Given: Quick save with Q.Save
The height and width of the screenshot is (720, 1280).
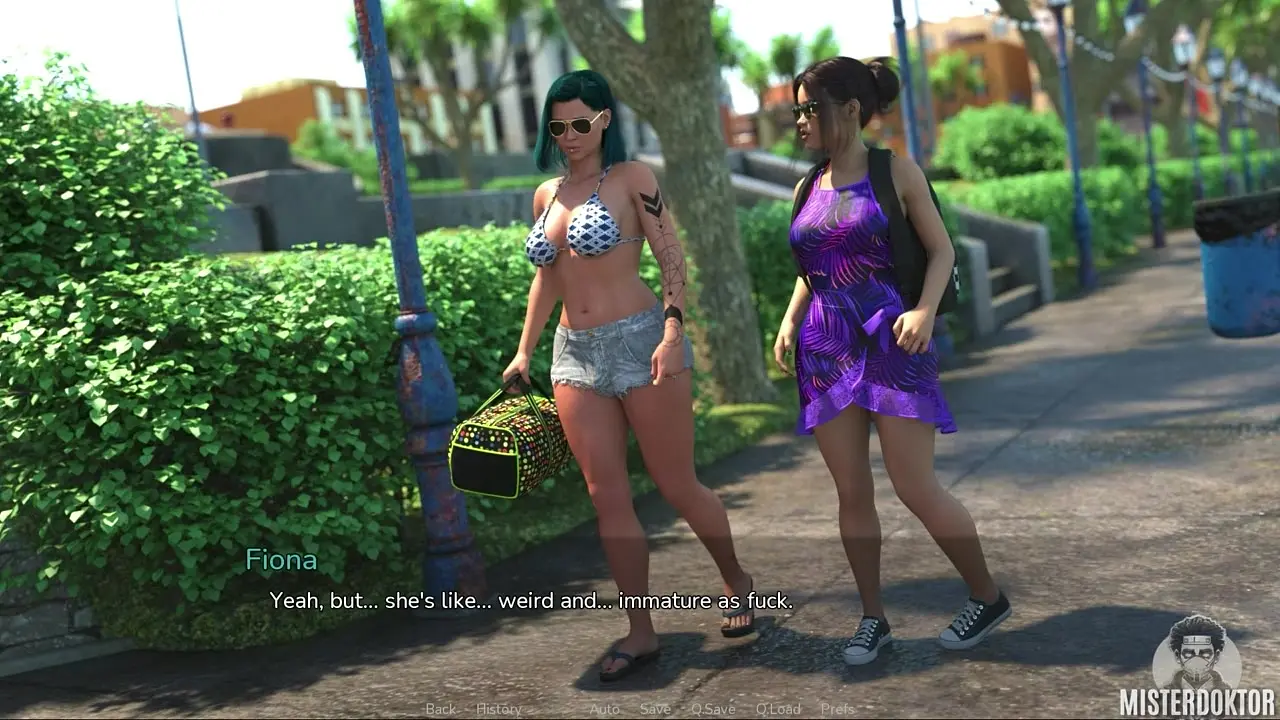Looking at the screenshot, I should pyautogui.click(x=713, y=709).
